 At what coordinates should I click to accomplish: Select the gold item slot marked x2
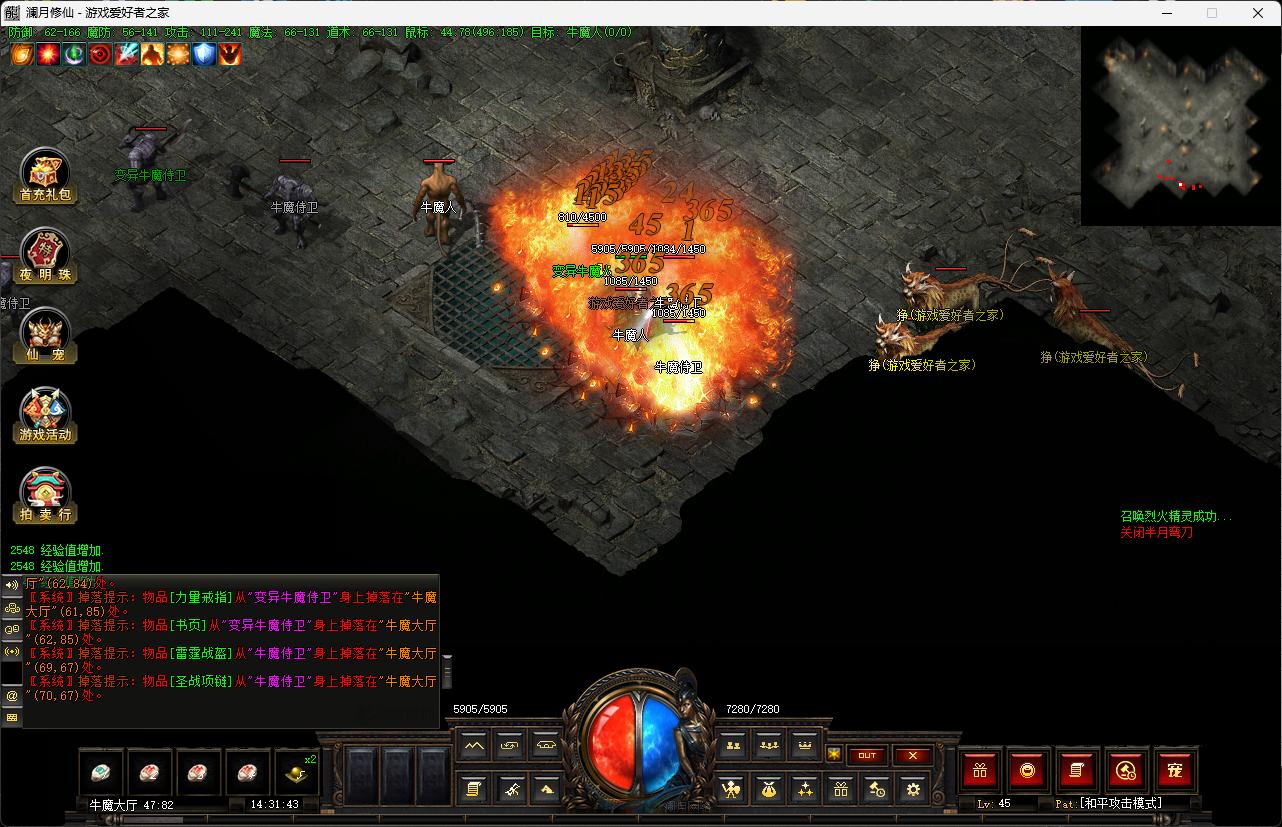[297, 772]
